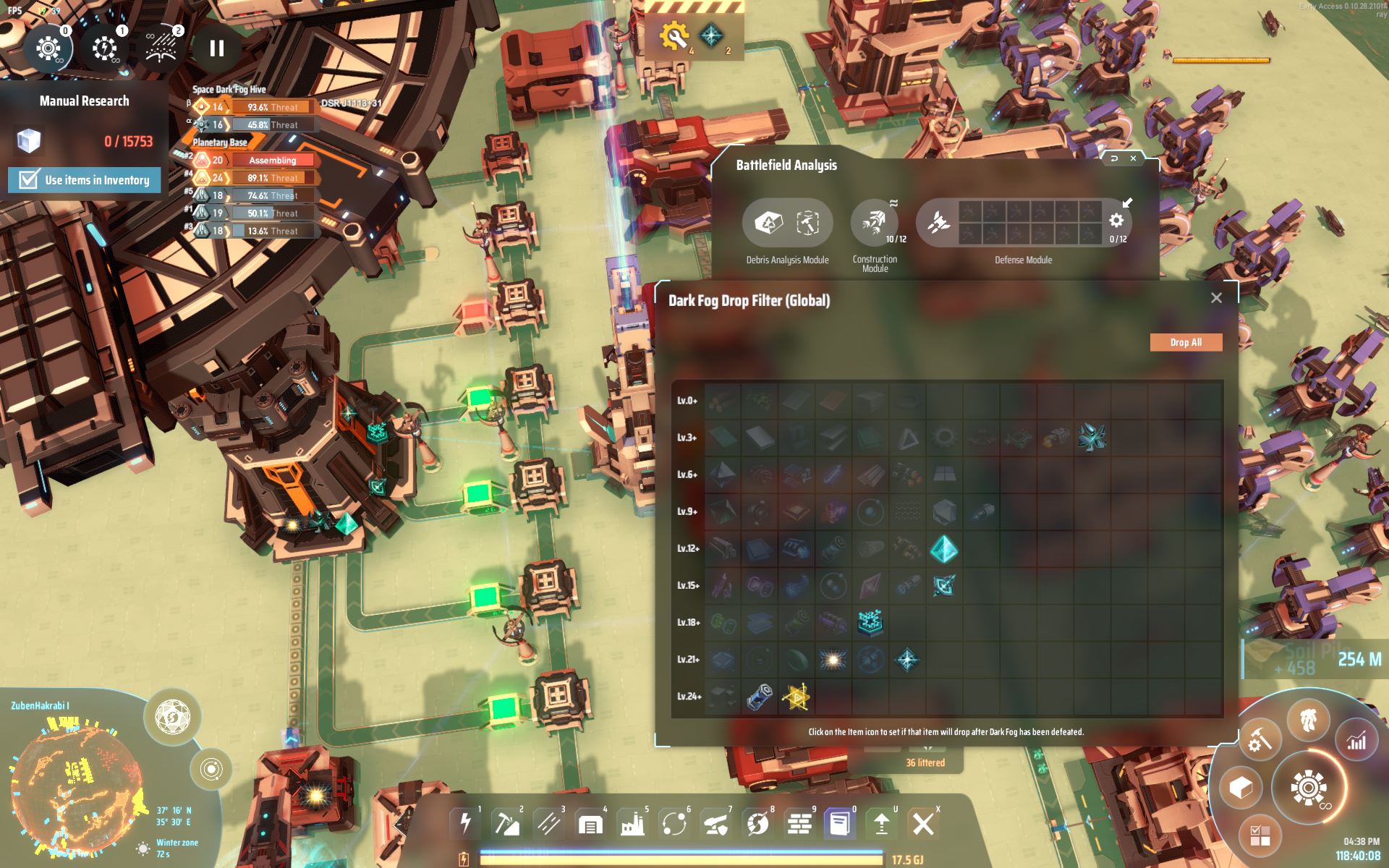Open the power lightning bolt build category
1389x868 pixels.
465,823
